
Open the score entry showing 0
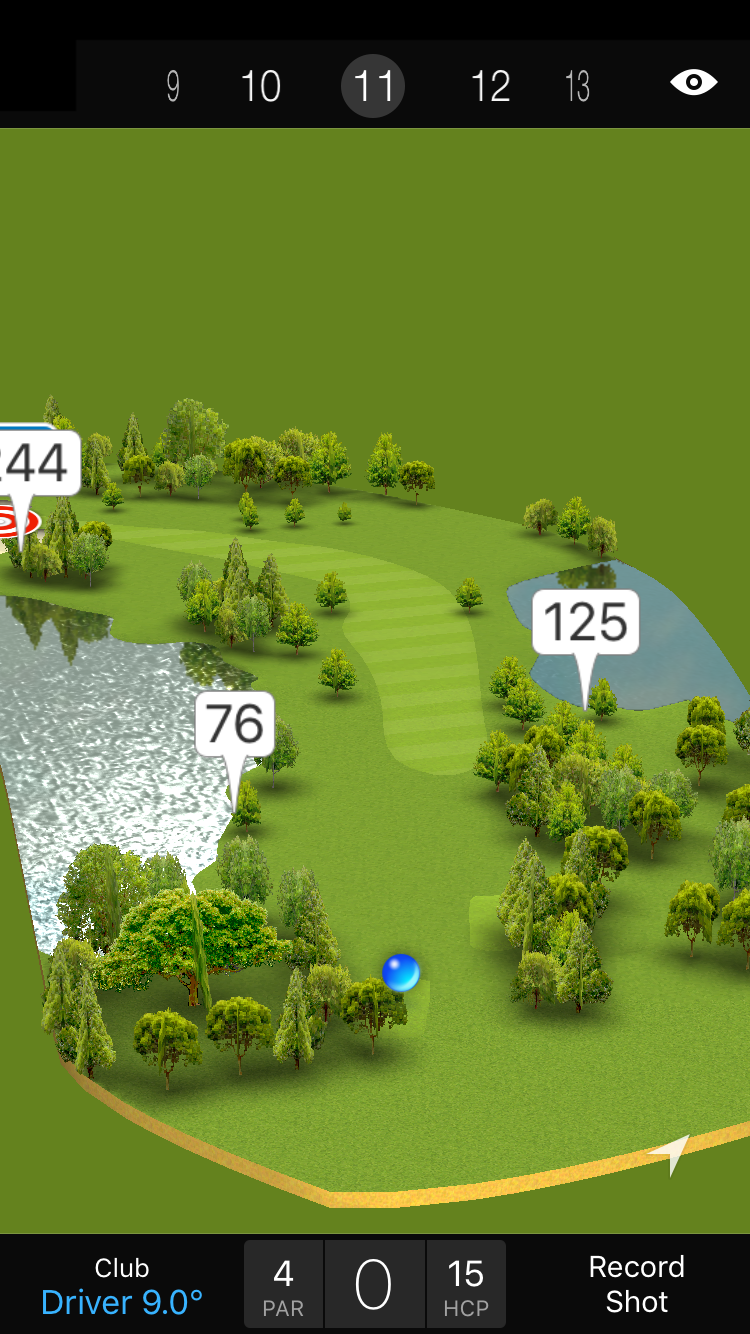tap(374, 1285)
